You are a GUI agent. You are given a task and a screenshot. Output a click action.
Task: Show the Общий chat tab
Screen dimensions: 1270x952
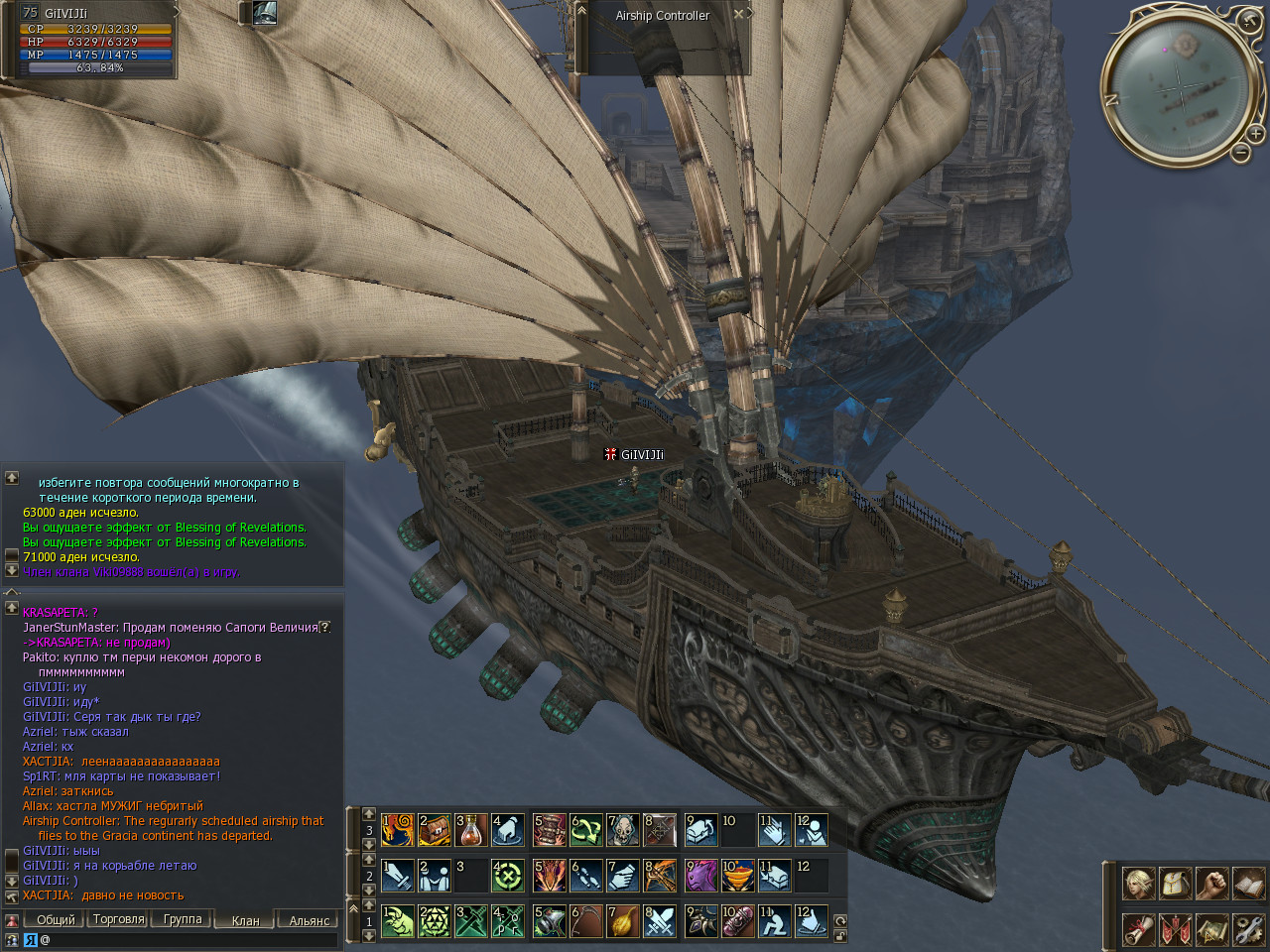point(56,919)
